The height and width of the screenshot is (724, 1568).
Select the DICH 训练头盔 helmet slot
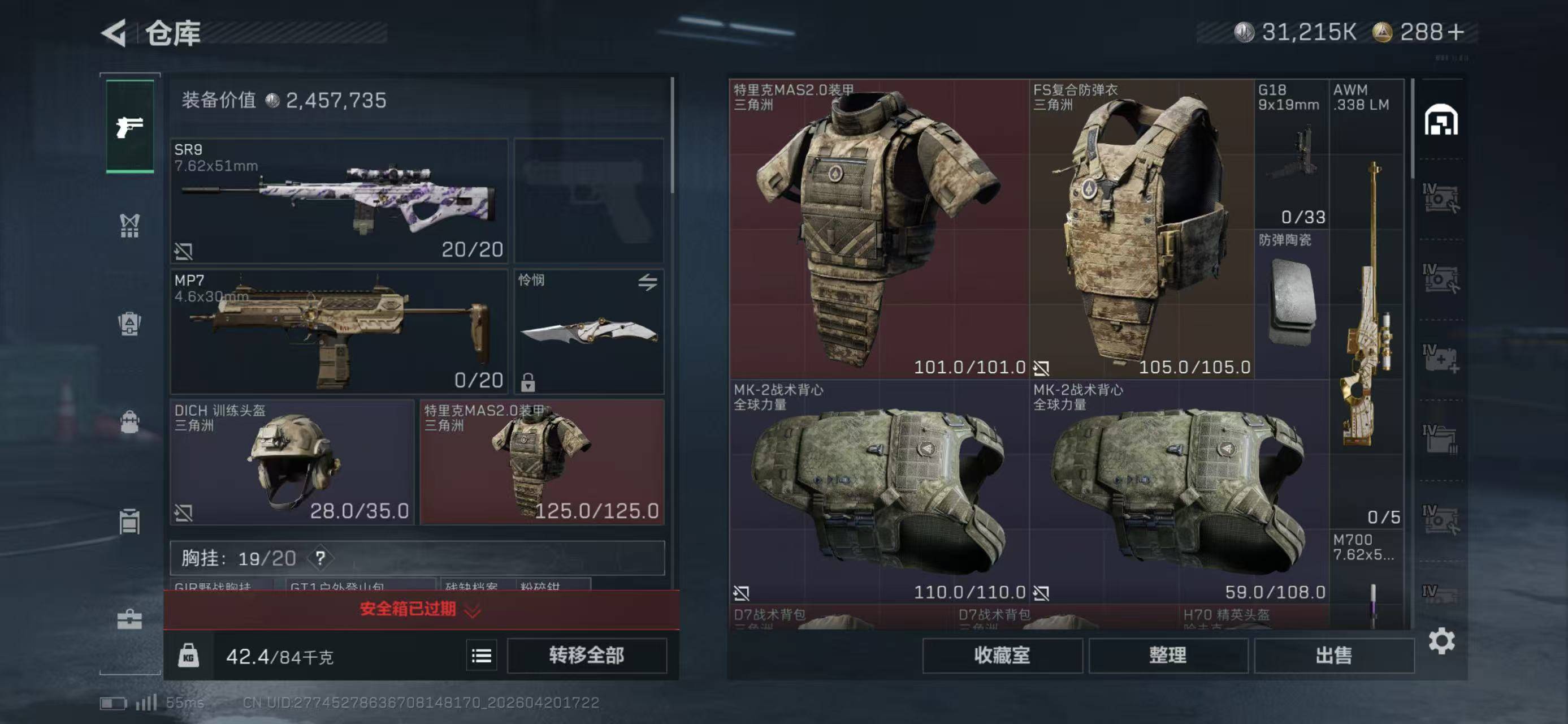click(292, 462)
